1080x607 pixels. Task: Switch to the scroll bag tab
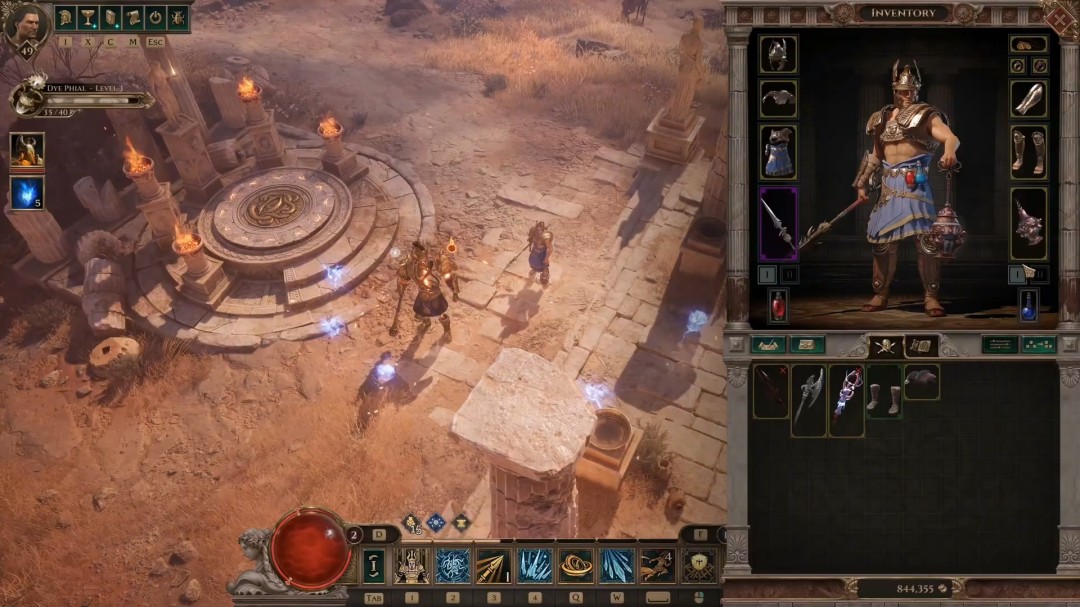point(920,346)
